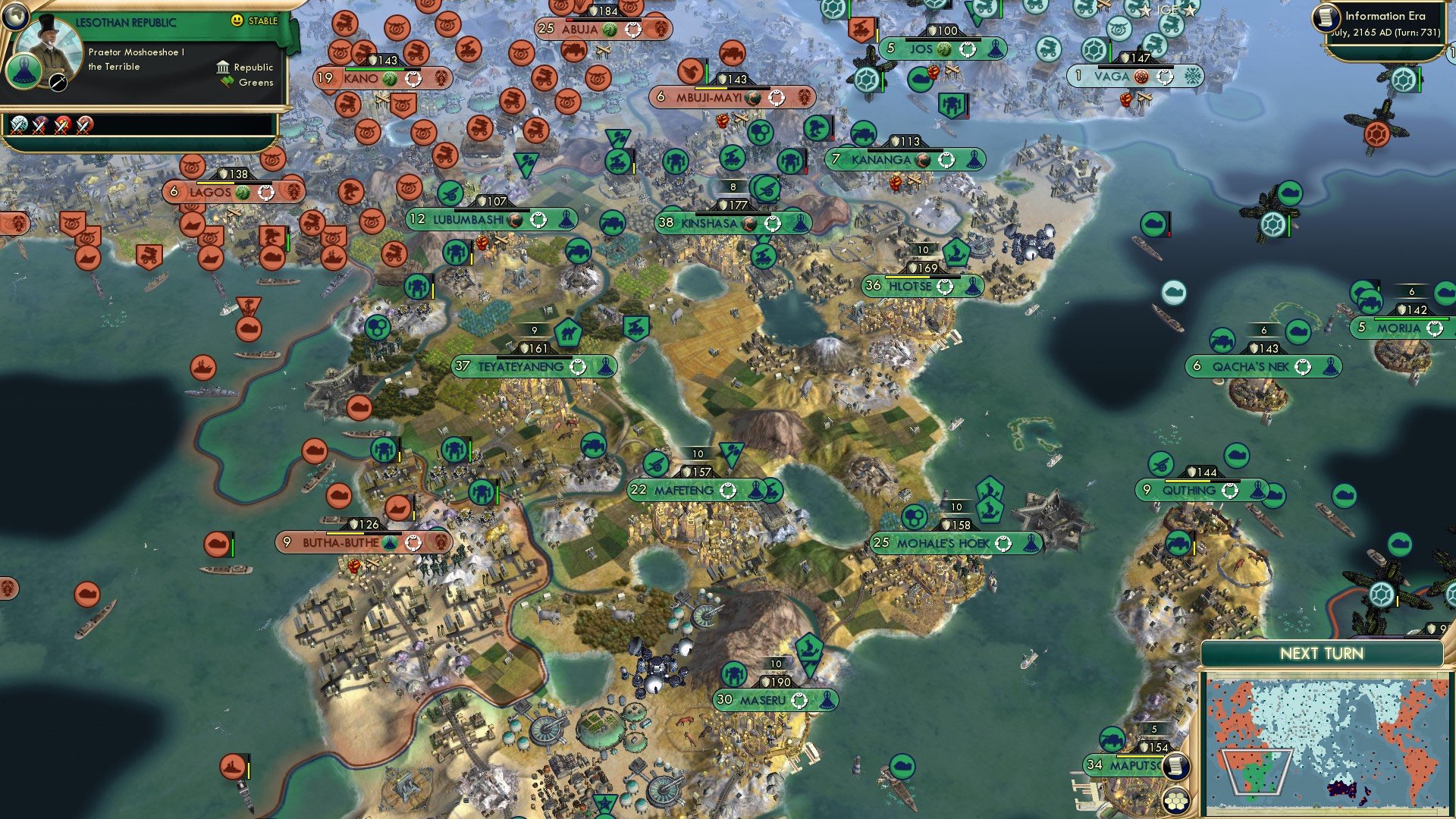Click the smiley STABLE stability indicator

[237, 21]
